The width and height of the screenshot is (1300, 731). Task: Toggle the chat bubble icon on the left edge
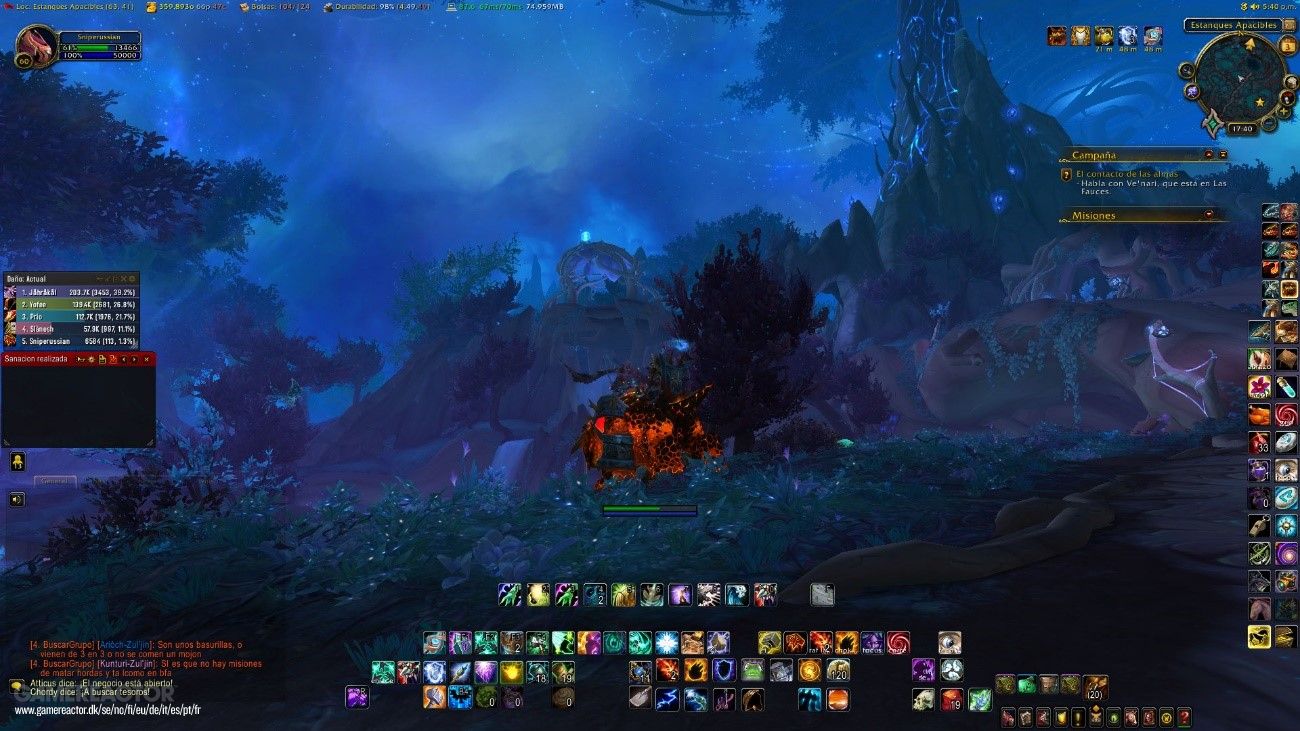17,460
